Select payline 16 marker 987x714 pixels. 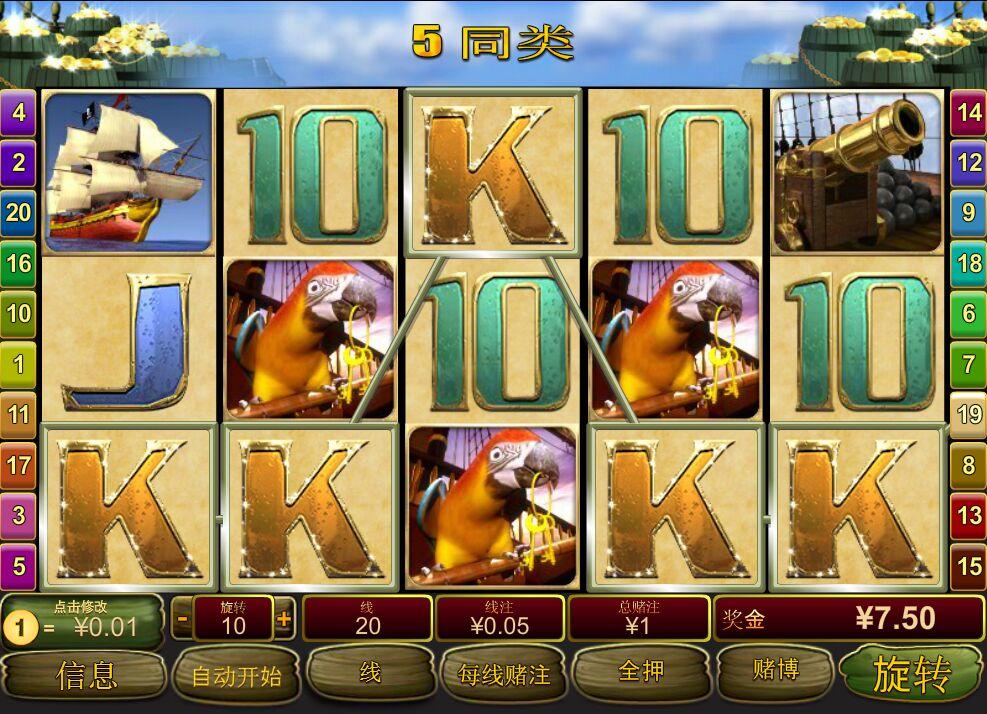click(19, 263)
